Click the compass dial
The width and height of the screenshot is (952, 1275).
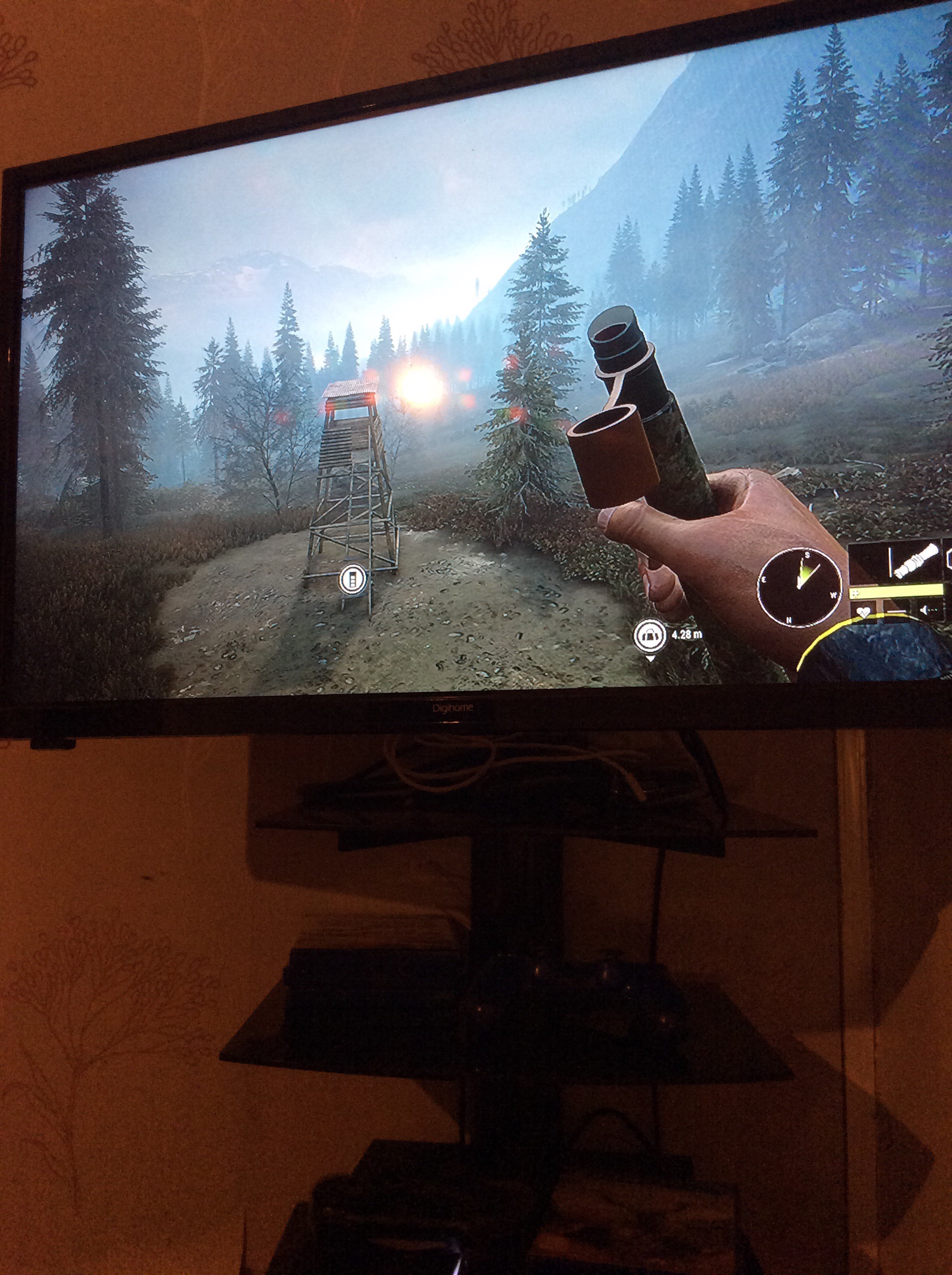tap(799, 587)
